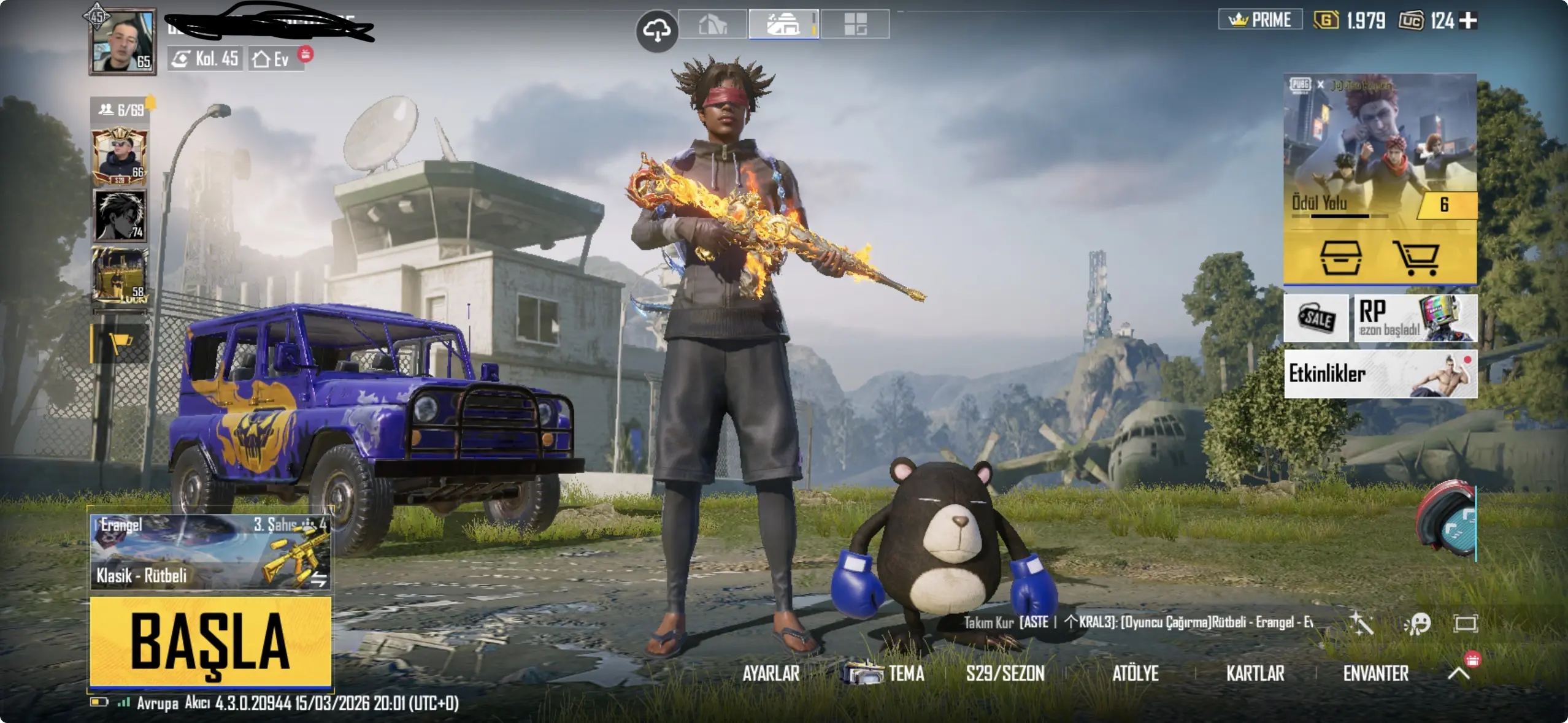Viewport: 1568px width, 723px height.
Task: Open the RP season pass banner
Action: click(x=1415, y=318)
